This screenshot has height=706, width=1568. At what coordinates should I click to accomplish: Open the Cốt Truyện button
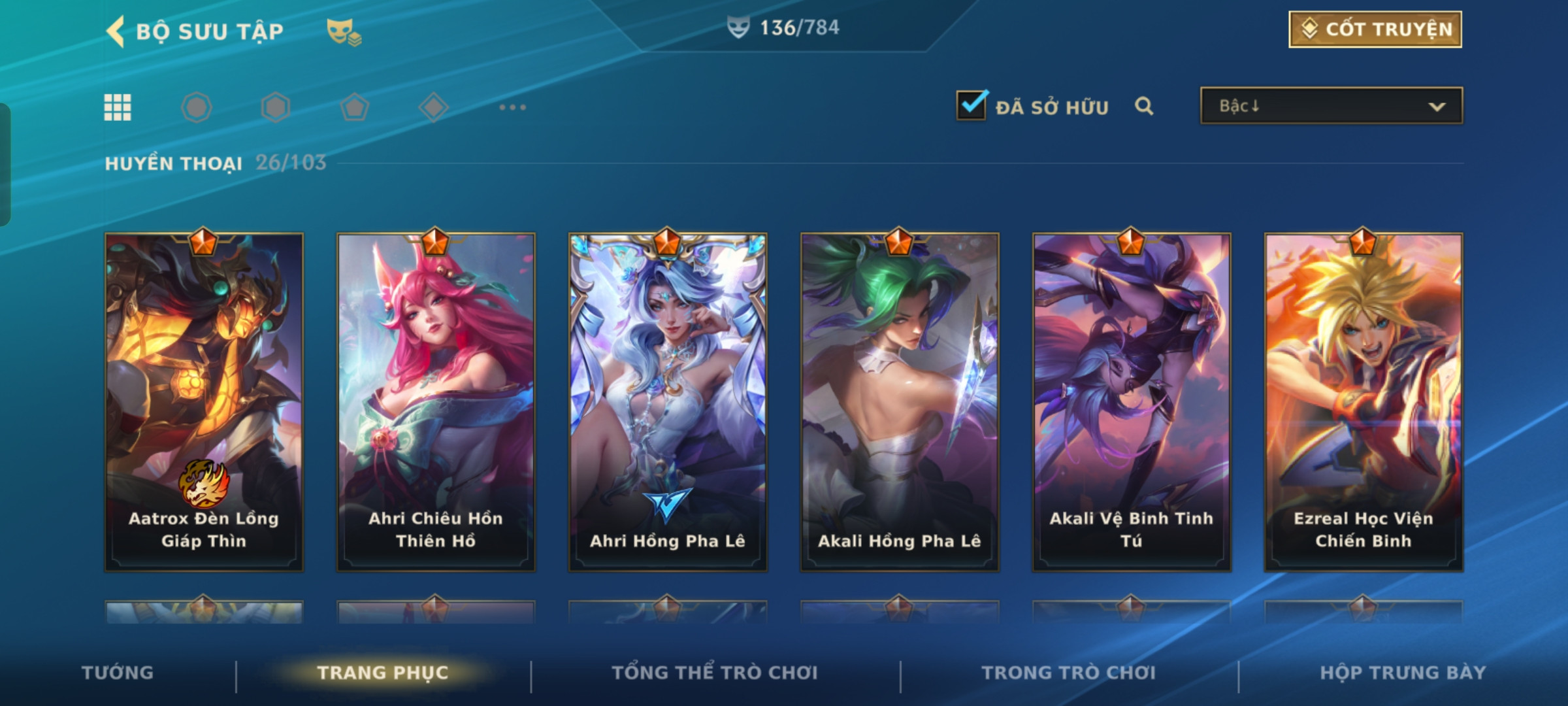[x=1375, y=29]
